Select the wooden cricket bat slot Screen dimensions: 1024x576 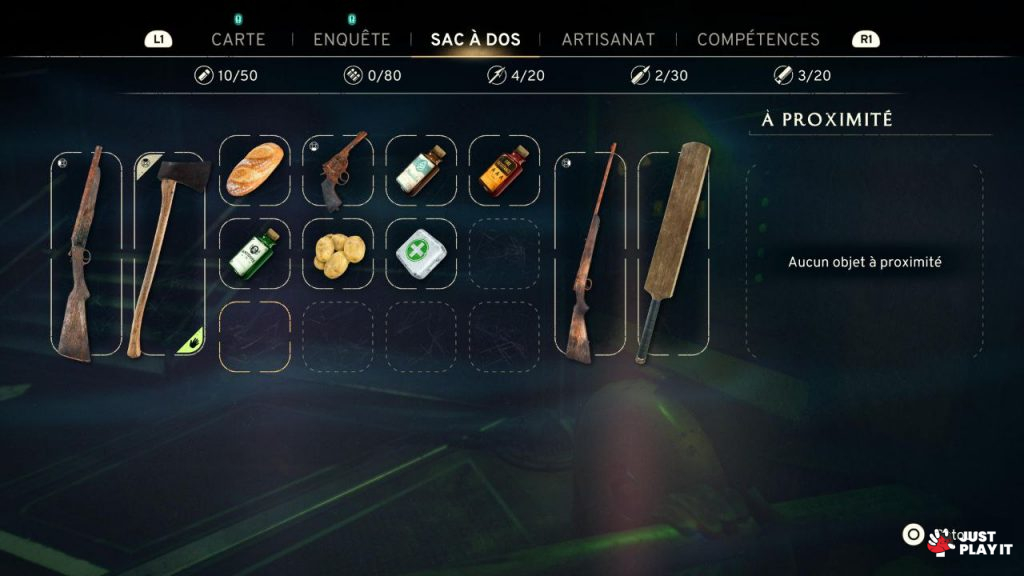pyautogui.click(x=673, y=254)
